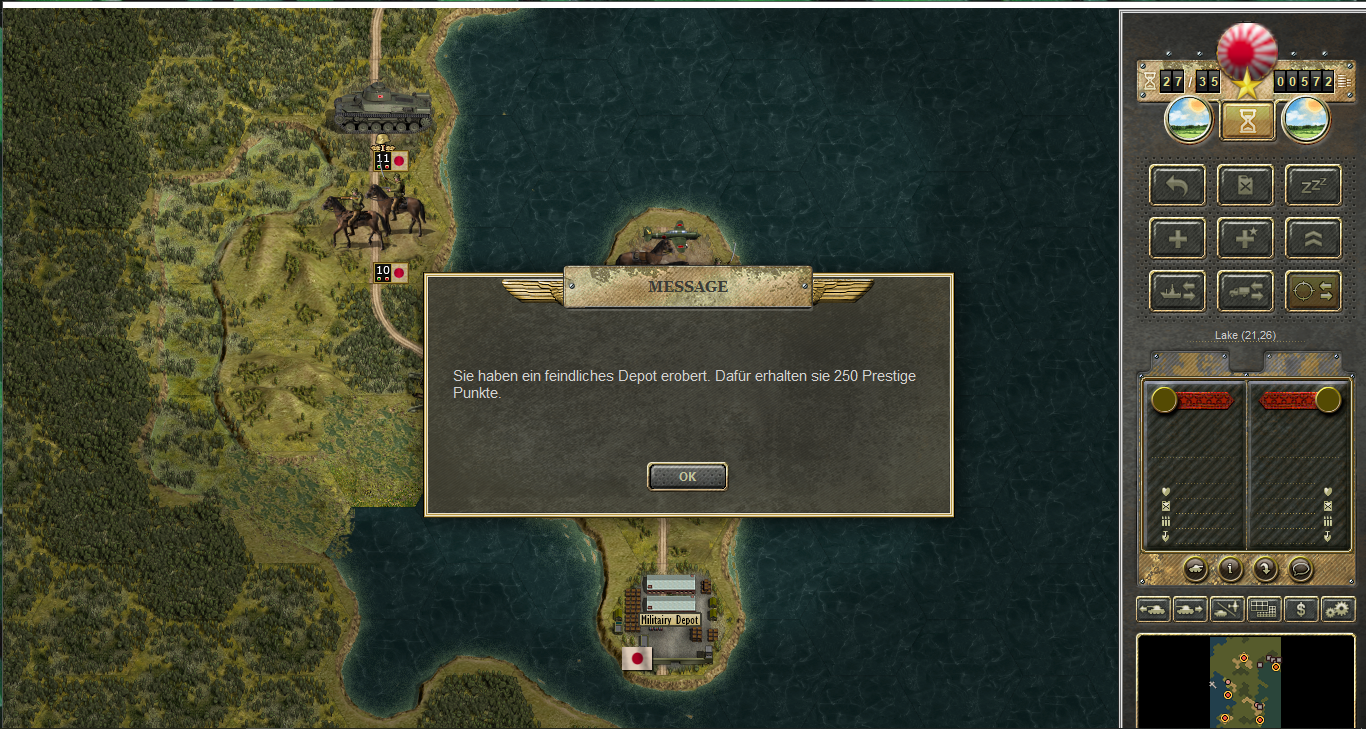
Task: Toggle the hex grid overview button
Action: pos(1264,608)
